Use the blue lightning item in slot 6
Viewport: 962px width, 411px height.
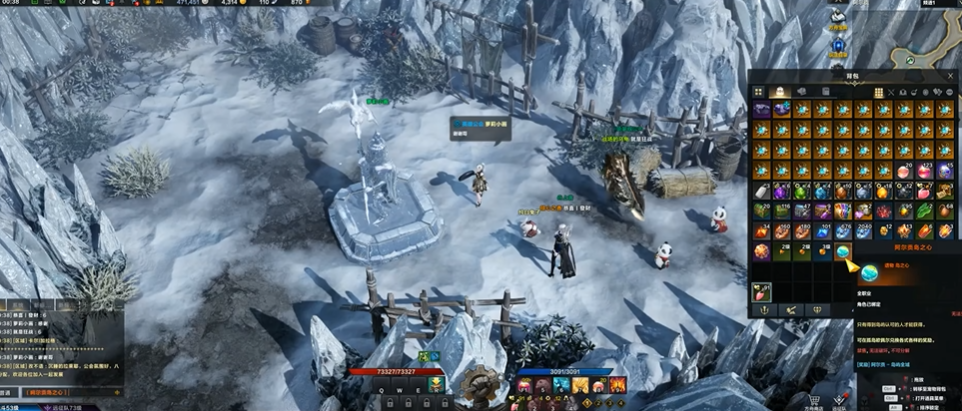(x=562, y=386)
